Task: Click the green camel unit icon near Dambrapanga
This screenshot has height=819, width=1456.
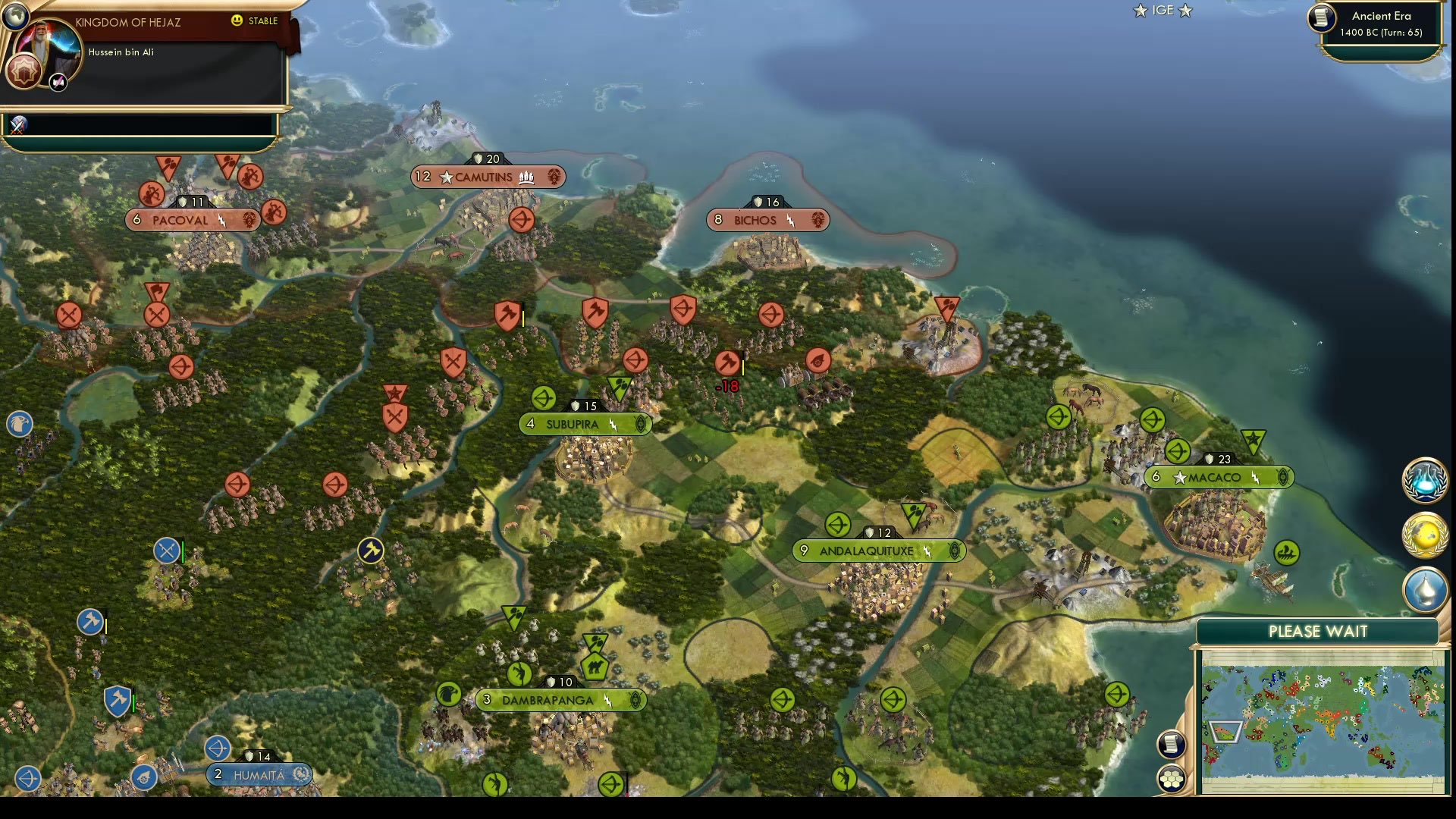Action: 597,665
